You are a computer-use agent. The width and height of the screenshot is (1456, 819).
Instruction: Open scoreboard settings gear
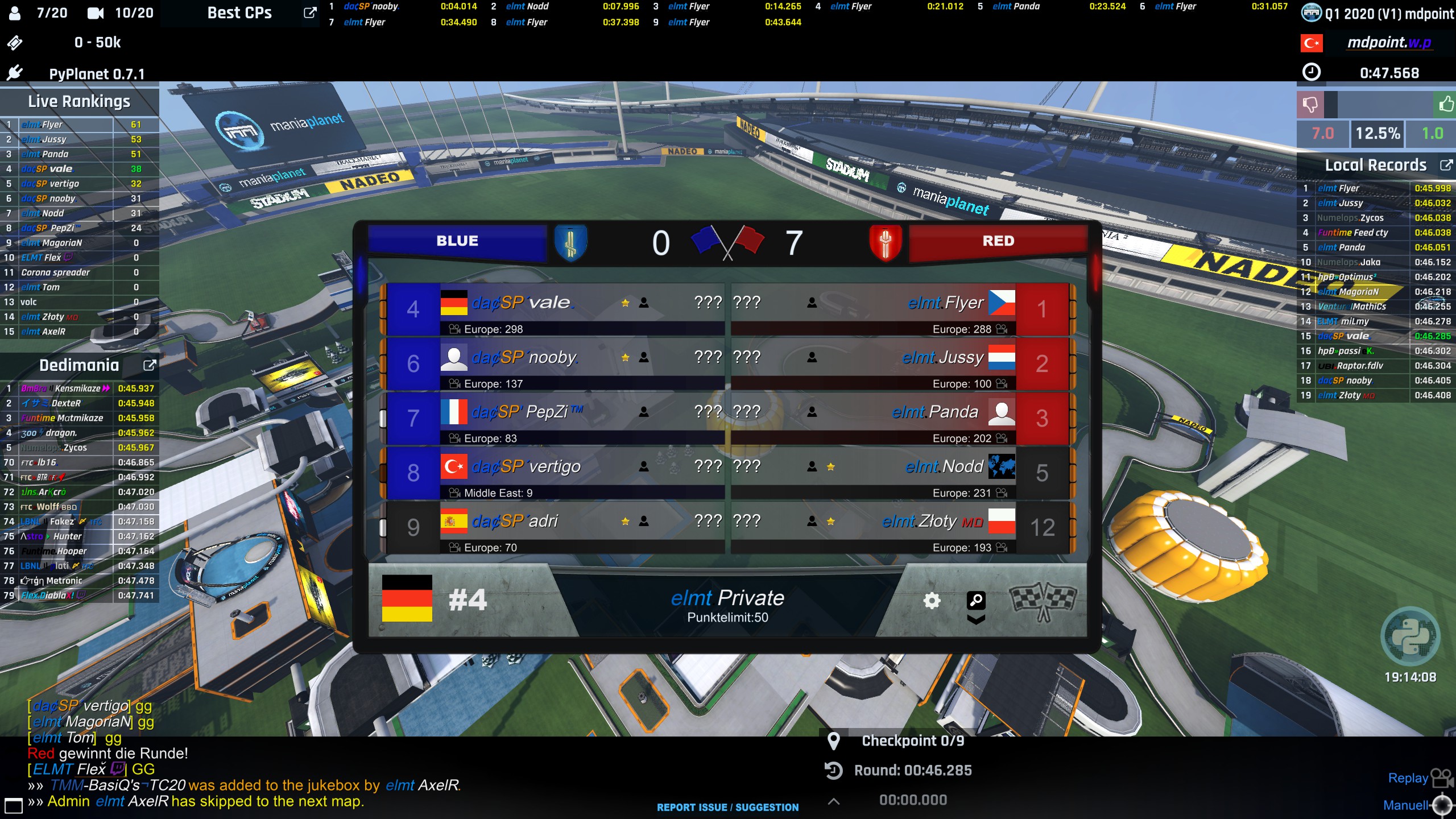point(932,601)
